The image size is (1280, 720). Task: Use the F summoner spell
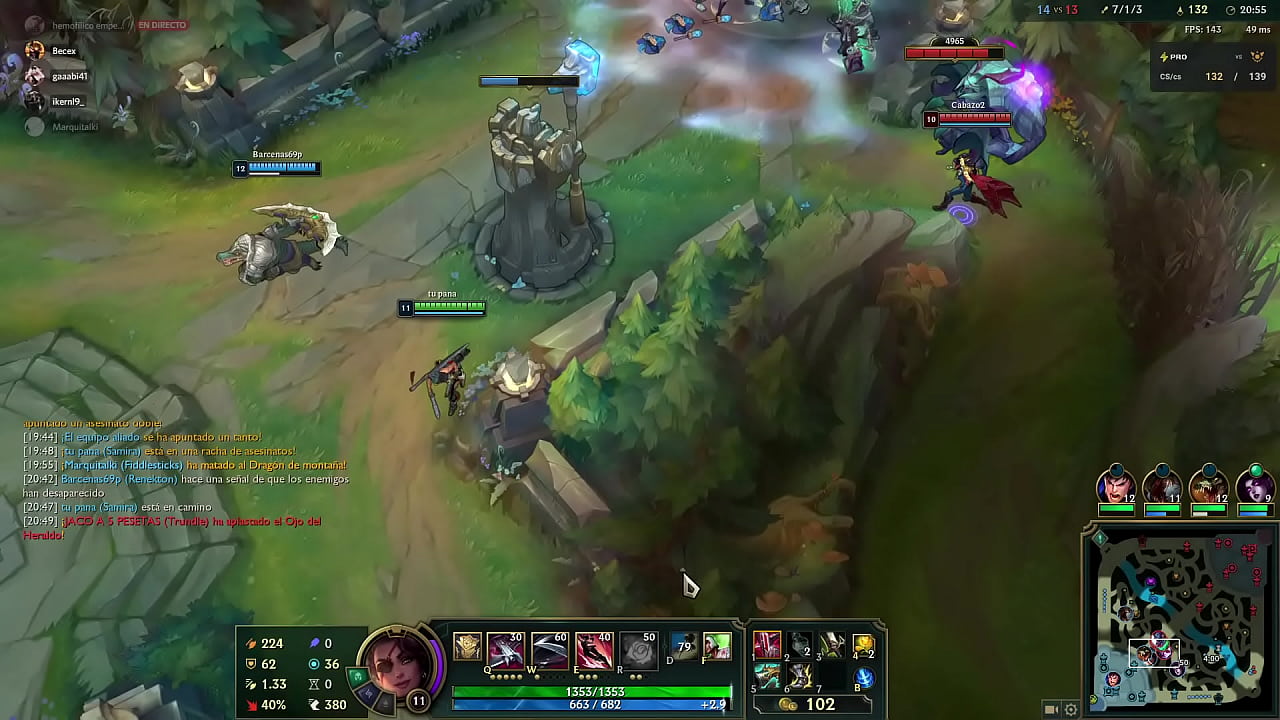[x=716, y=647]
